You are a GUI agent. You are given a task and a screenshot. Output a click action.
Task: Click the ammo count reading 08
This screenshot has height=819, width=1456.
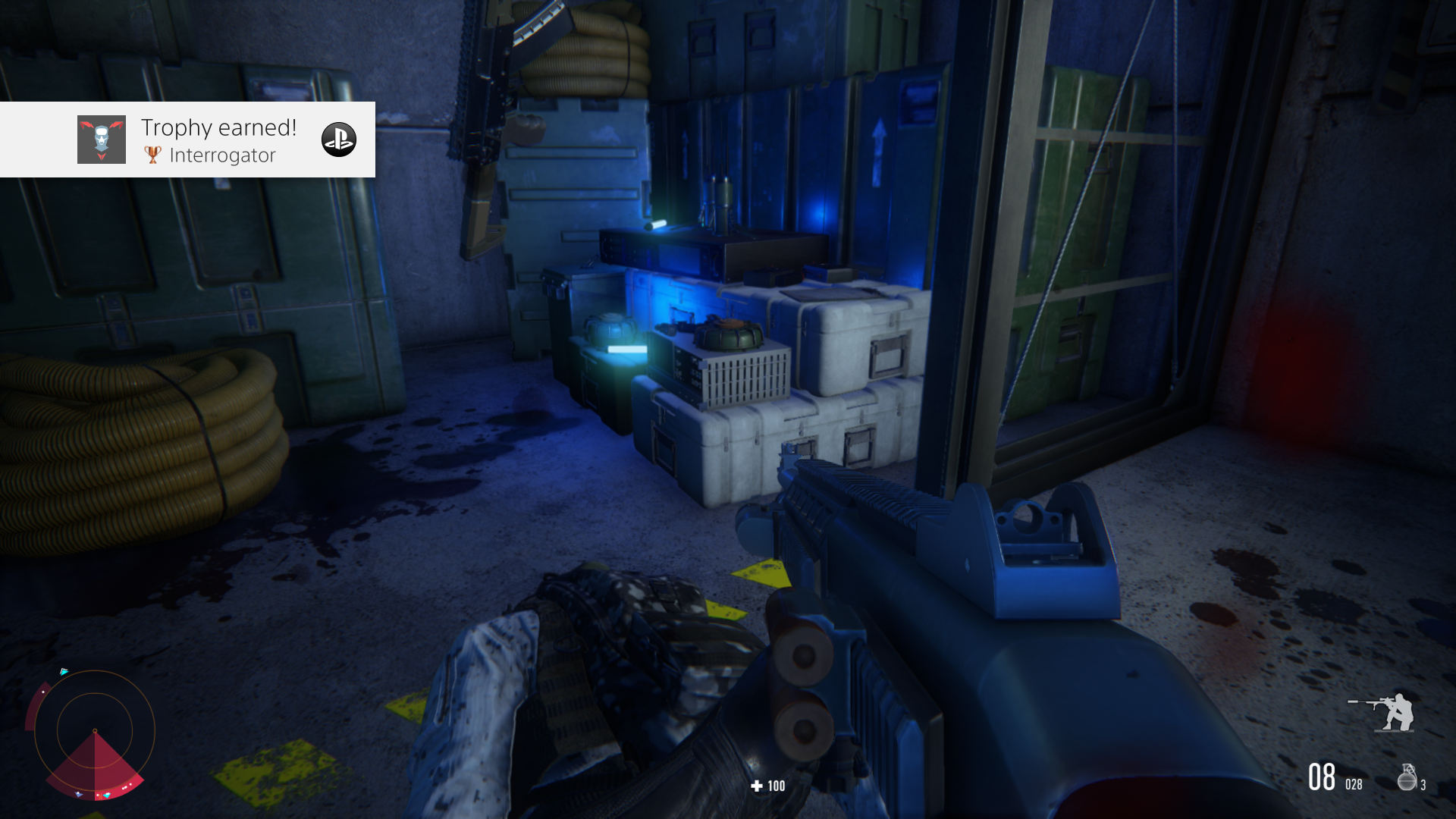1322,776
